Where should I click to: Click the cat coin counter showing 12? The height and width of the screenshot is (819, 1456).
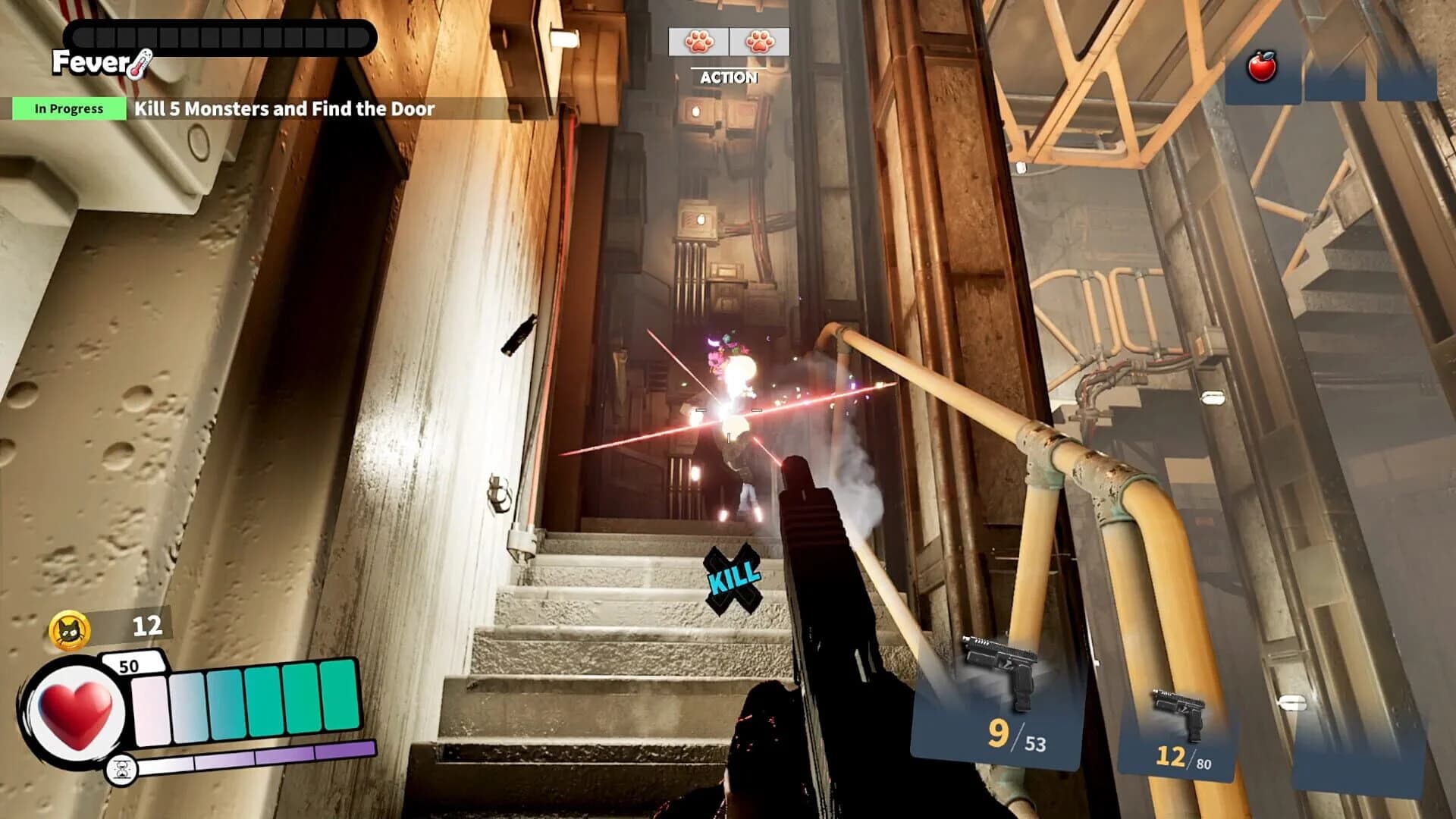point(149,626)
